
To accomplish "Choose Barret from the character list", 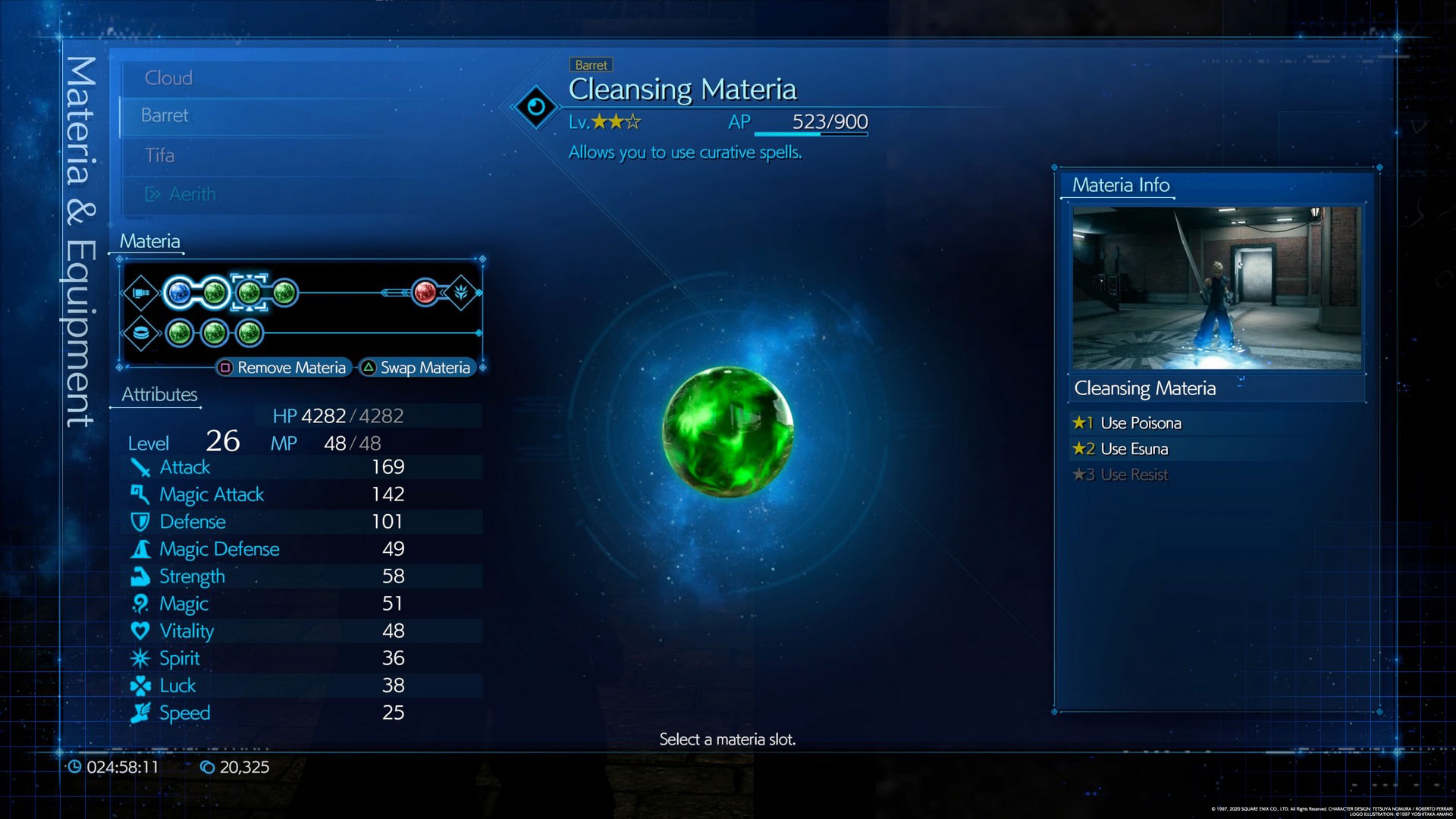I will click(165, 115).
